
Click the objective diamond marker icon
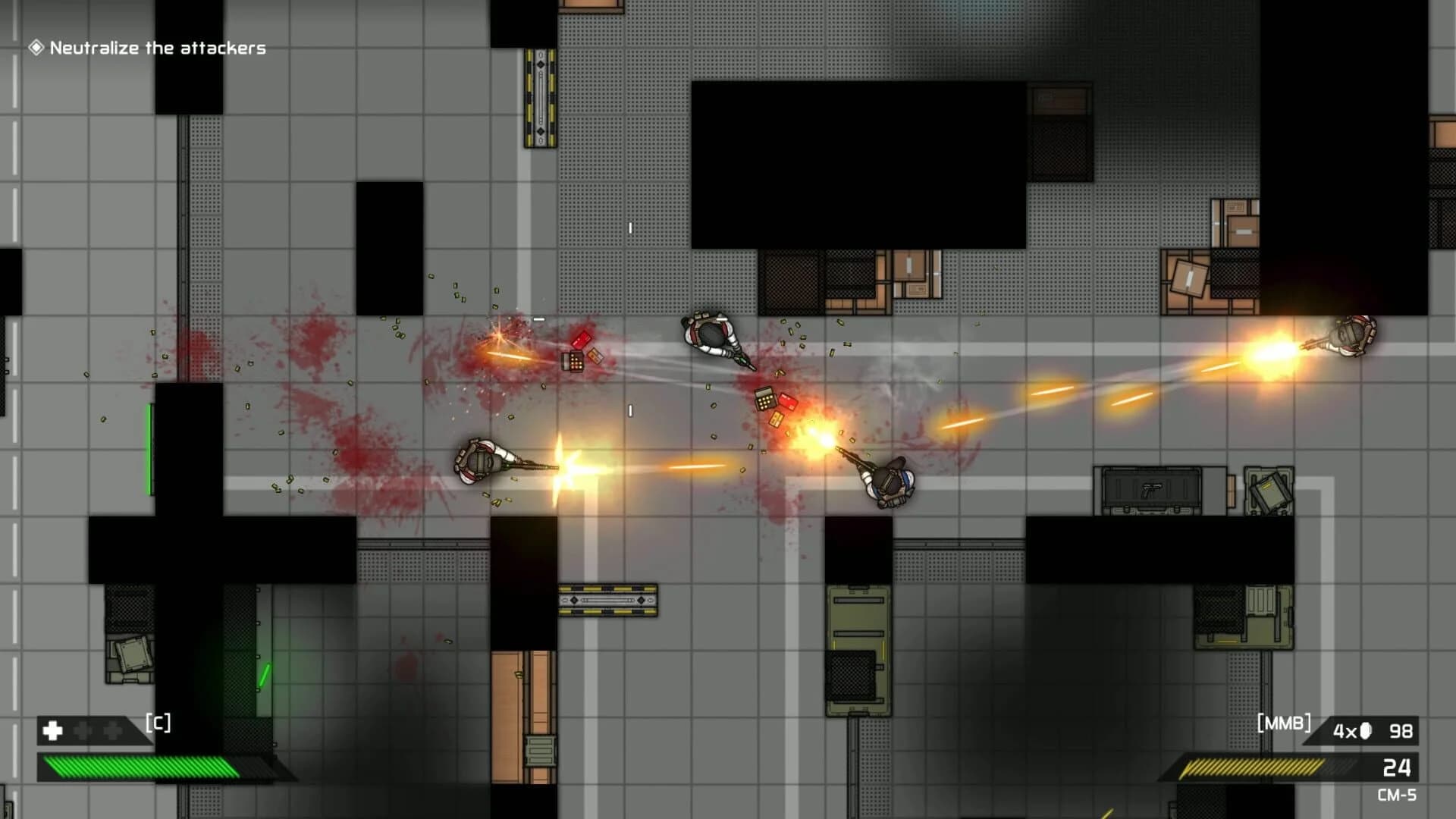36,48
